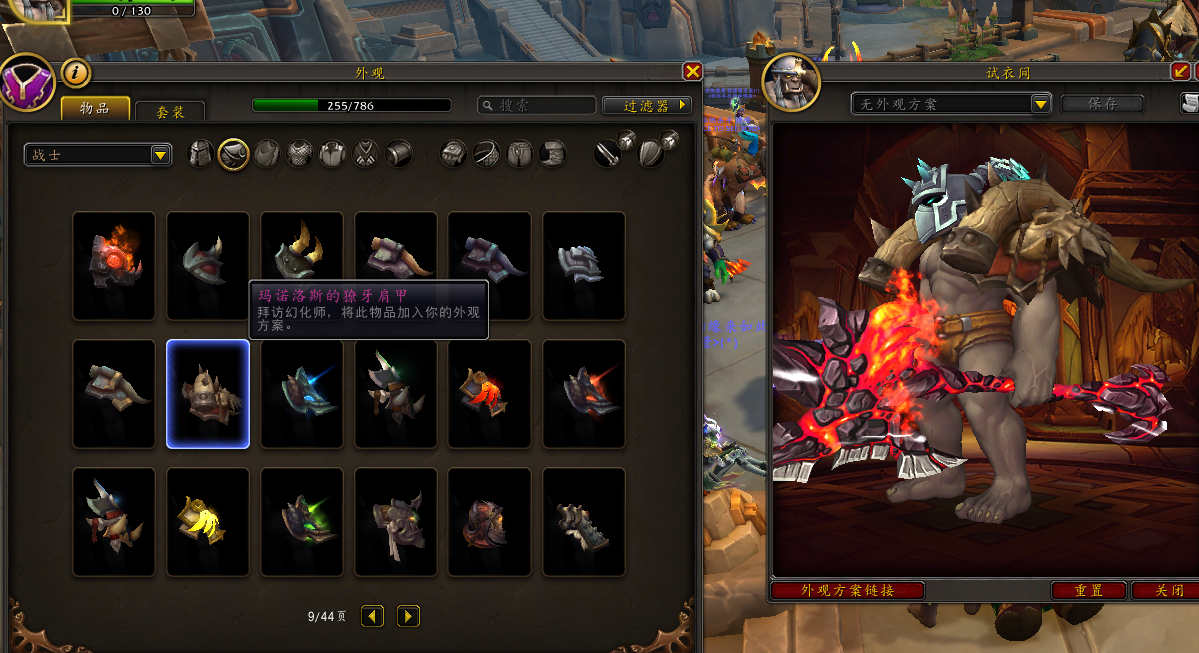This screenshot has width=1199, height=653.
Task: Click the 保存 save outfit button
Action: pyautogui.click(x=1103, y=104)
